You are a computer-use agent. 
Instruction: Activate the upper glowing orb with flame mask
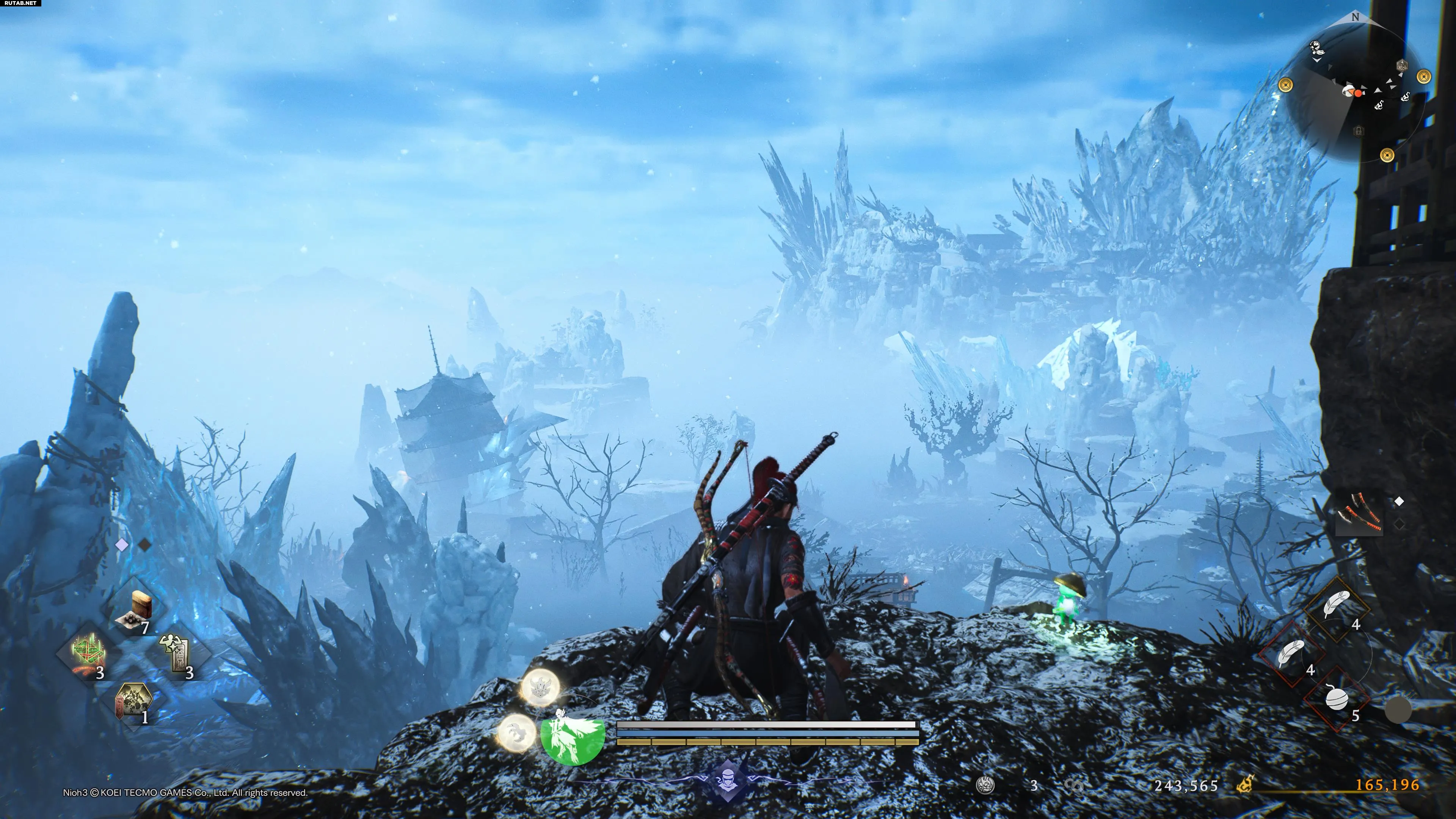click(540, 687)
